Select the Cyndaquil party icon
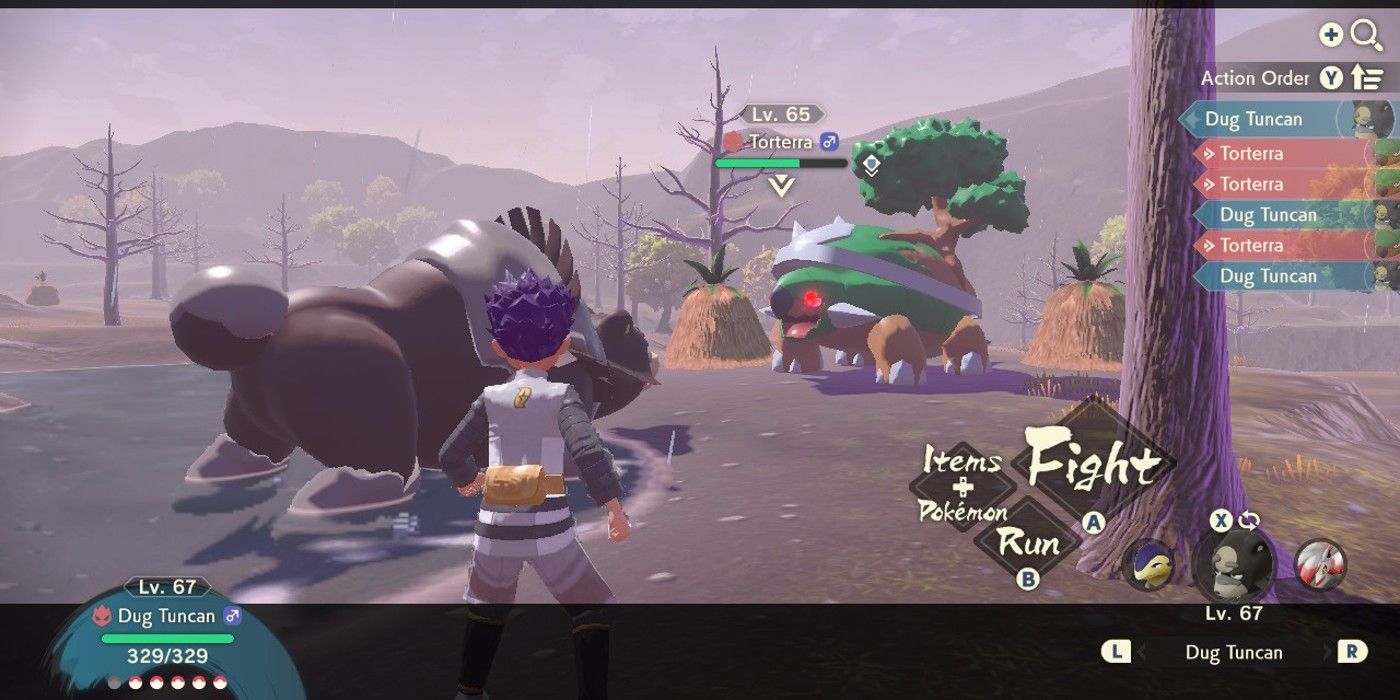Viewport: 1400px width, 700px height. click(x=1147, y=563)
